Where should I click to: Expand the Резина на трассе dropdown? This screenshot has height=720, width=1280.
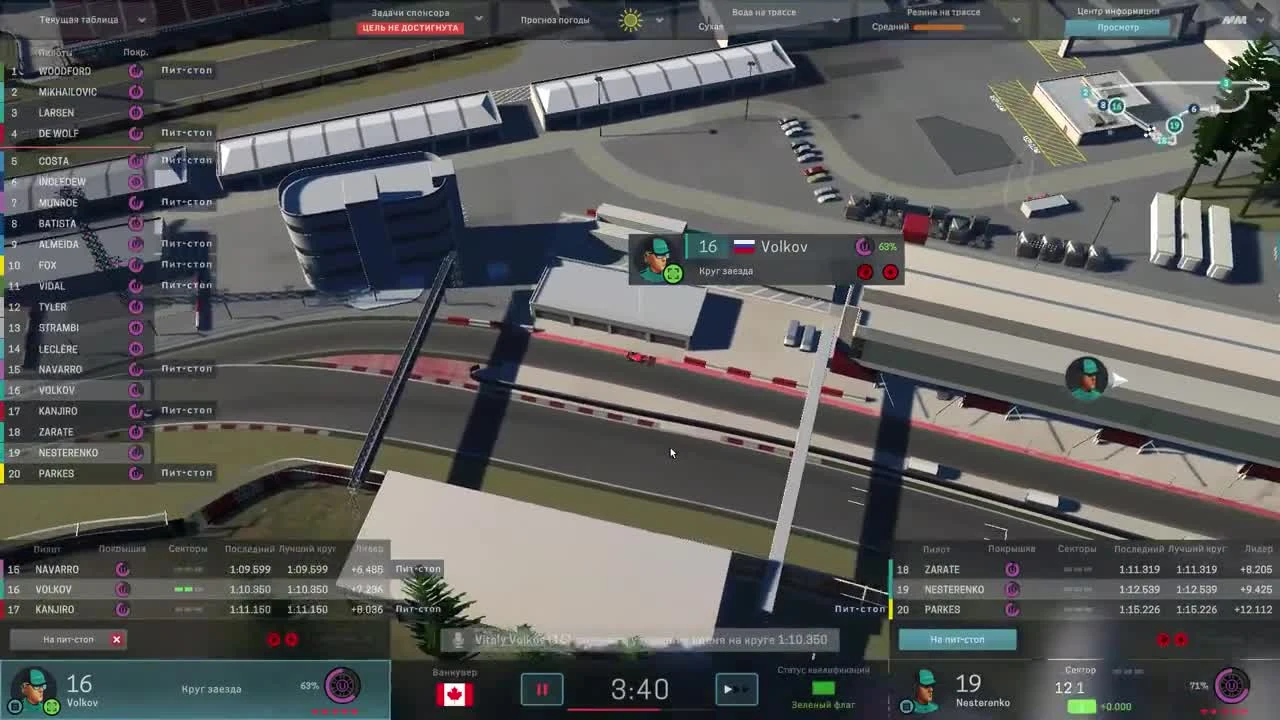click(x=1016, y=18)
